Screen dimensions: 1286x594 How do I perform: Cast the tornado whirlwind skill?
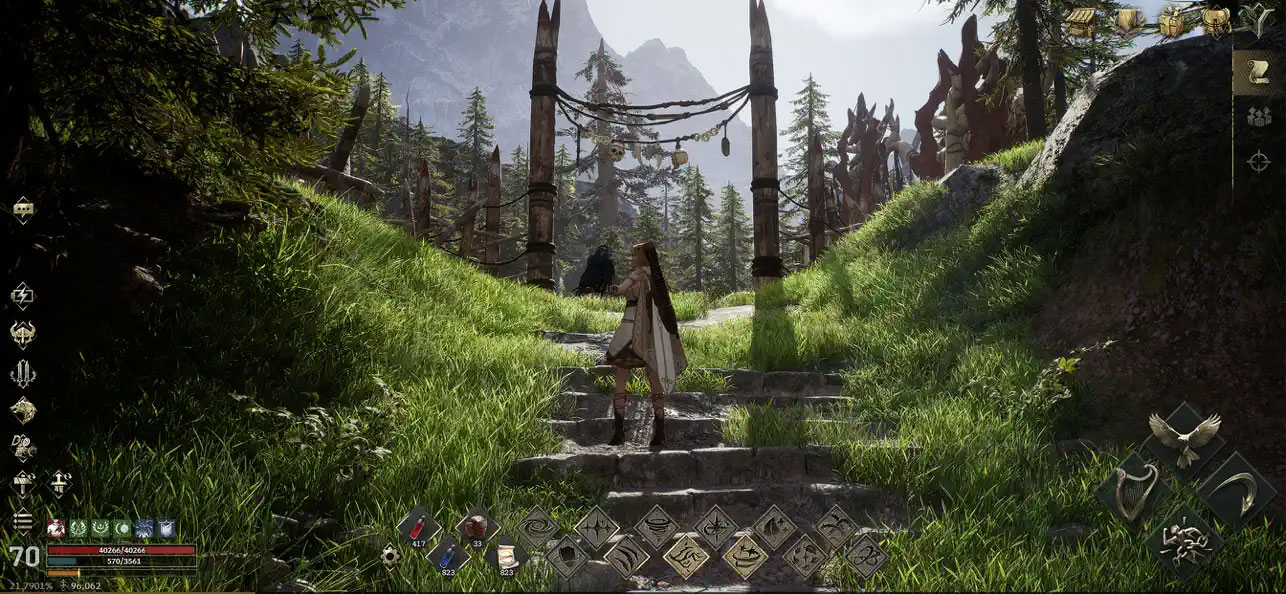[x=657, y=527]
